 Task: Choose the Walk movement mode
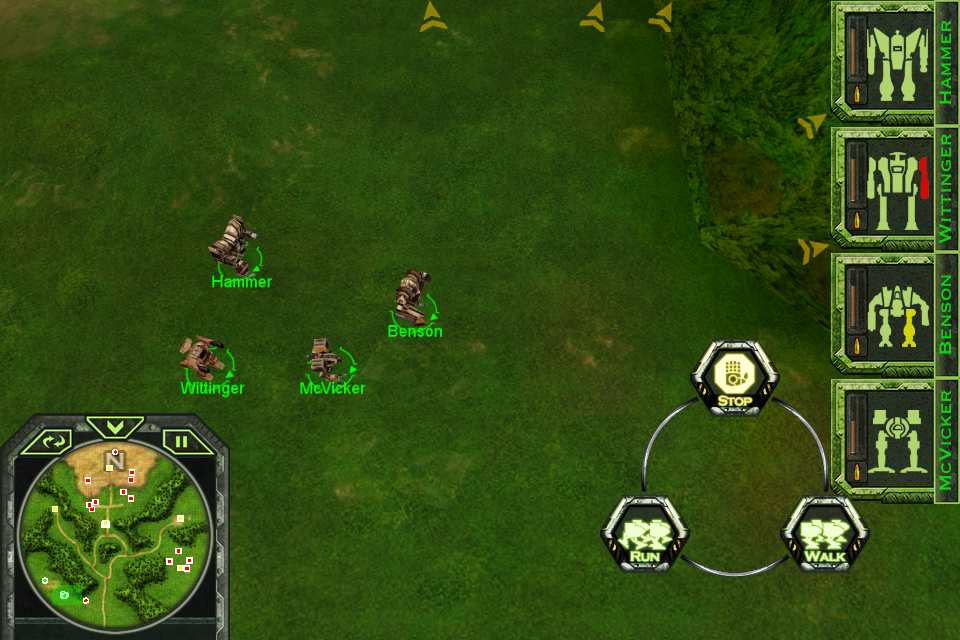(824, 533)
